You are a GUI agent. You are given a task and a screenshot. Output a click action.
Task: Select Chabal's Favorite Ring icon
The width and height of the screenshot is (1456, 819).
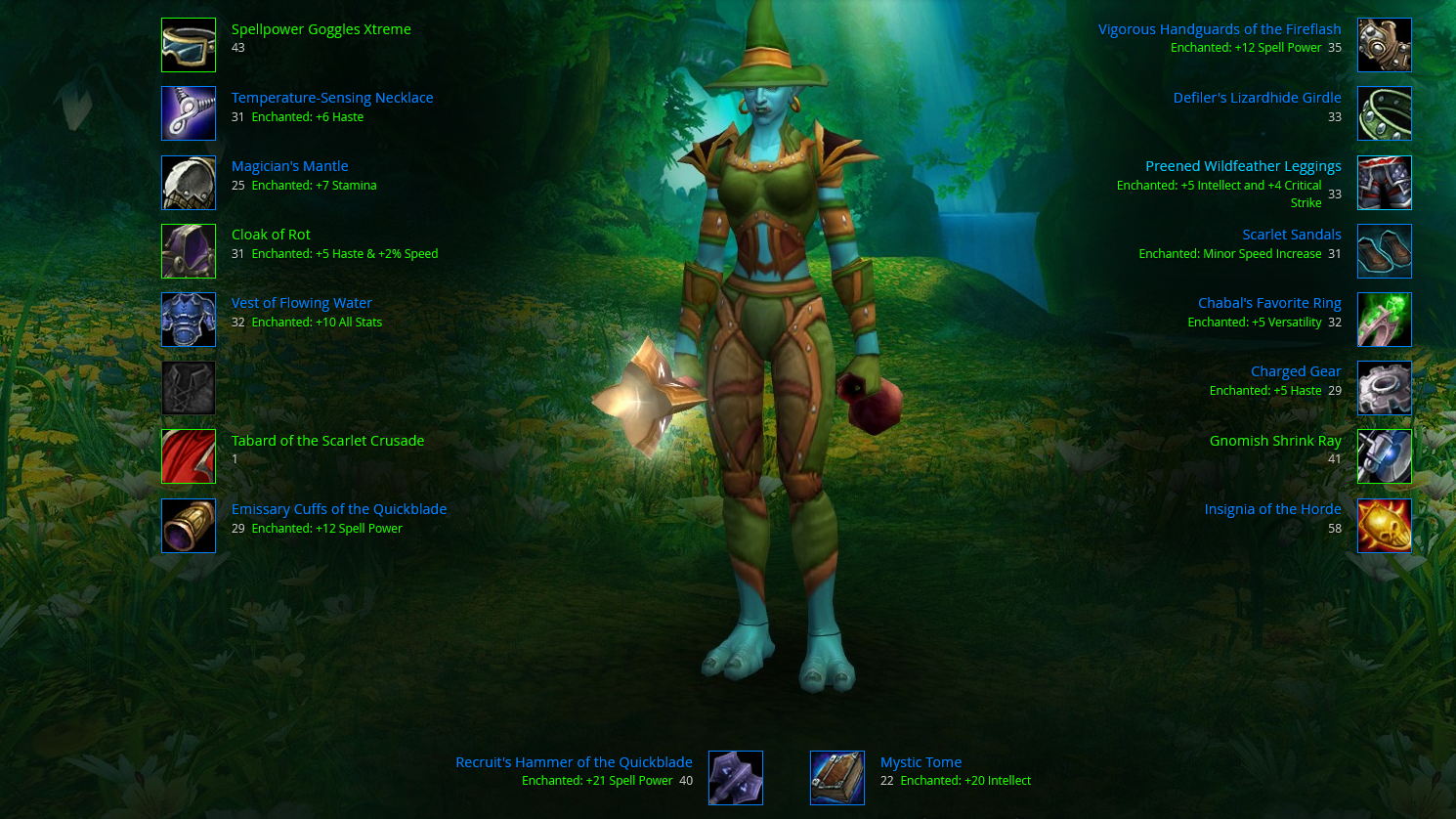coord(1384,320)
